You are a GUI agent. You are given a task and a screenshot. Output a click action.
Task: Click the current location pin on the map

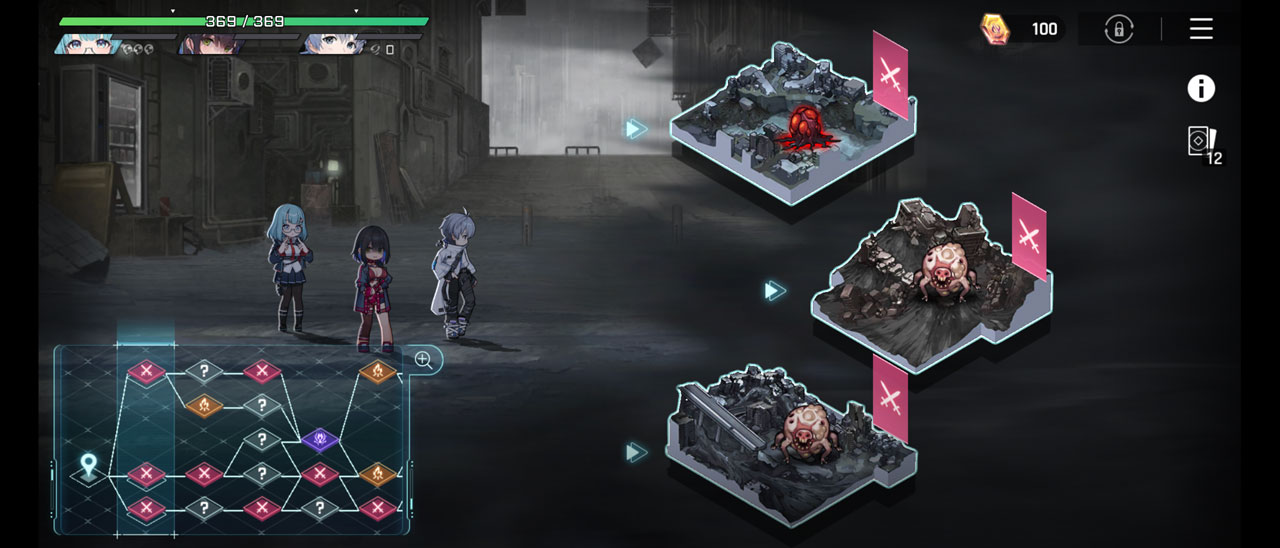click(88, 466)
